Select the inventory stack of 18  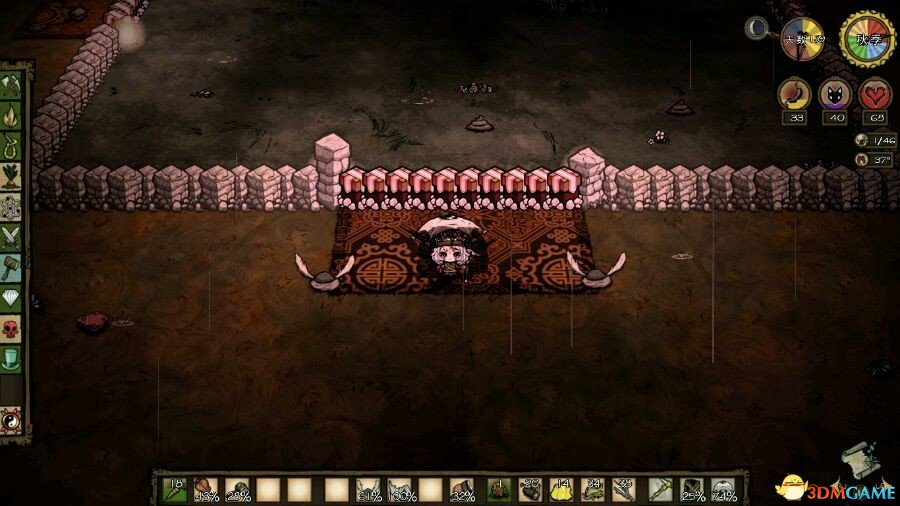click(175, 489)
